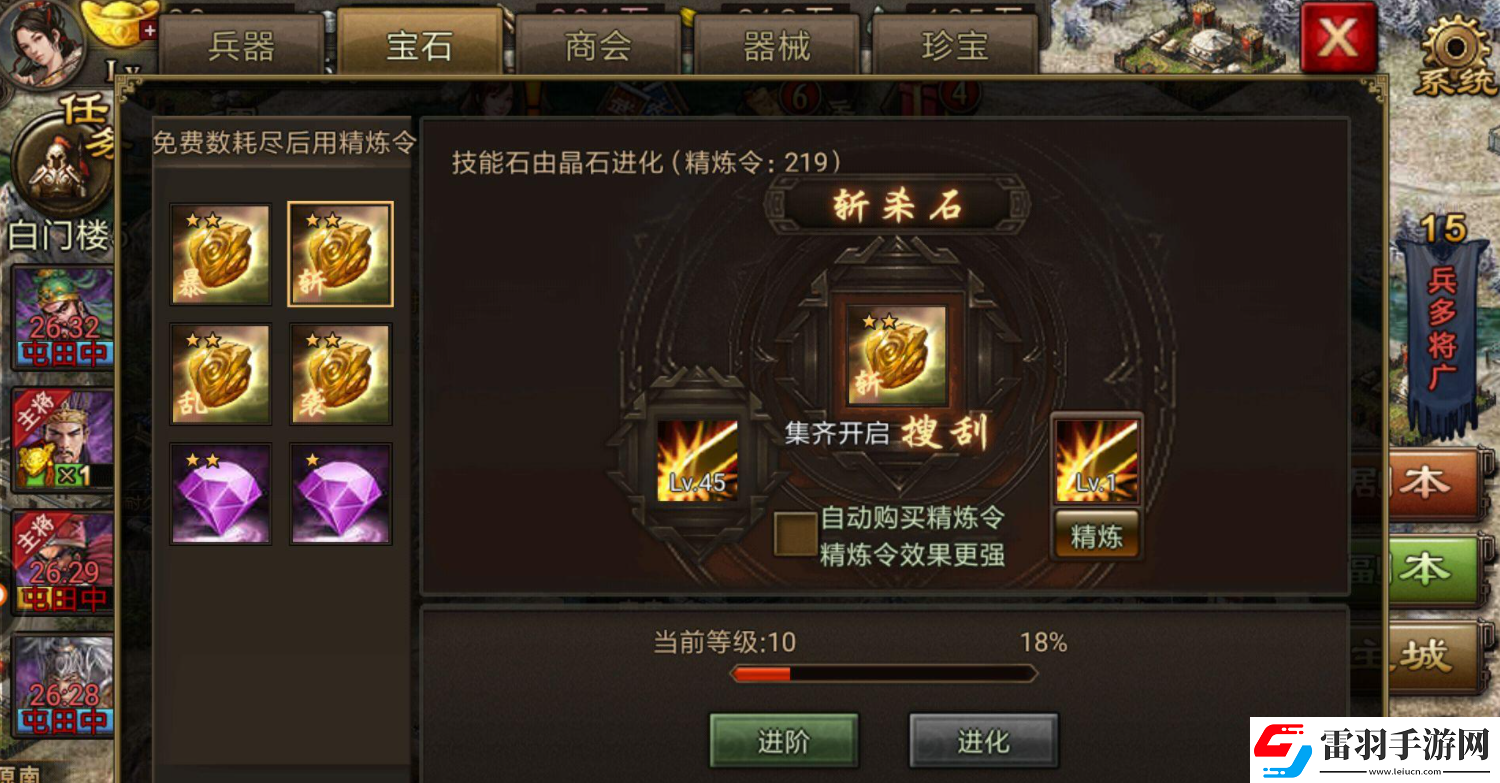Select the 斩 skill stone in left panel
1500x783 pixels.
tap(340, 253)
